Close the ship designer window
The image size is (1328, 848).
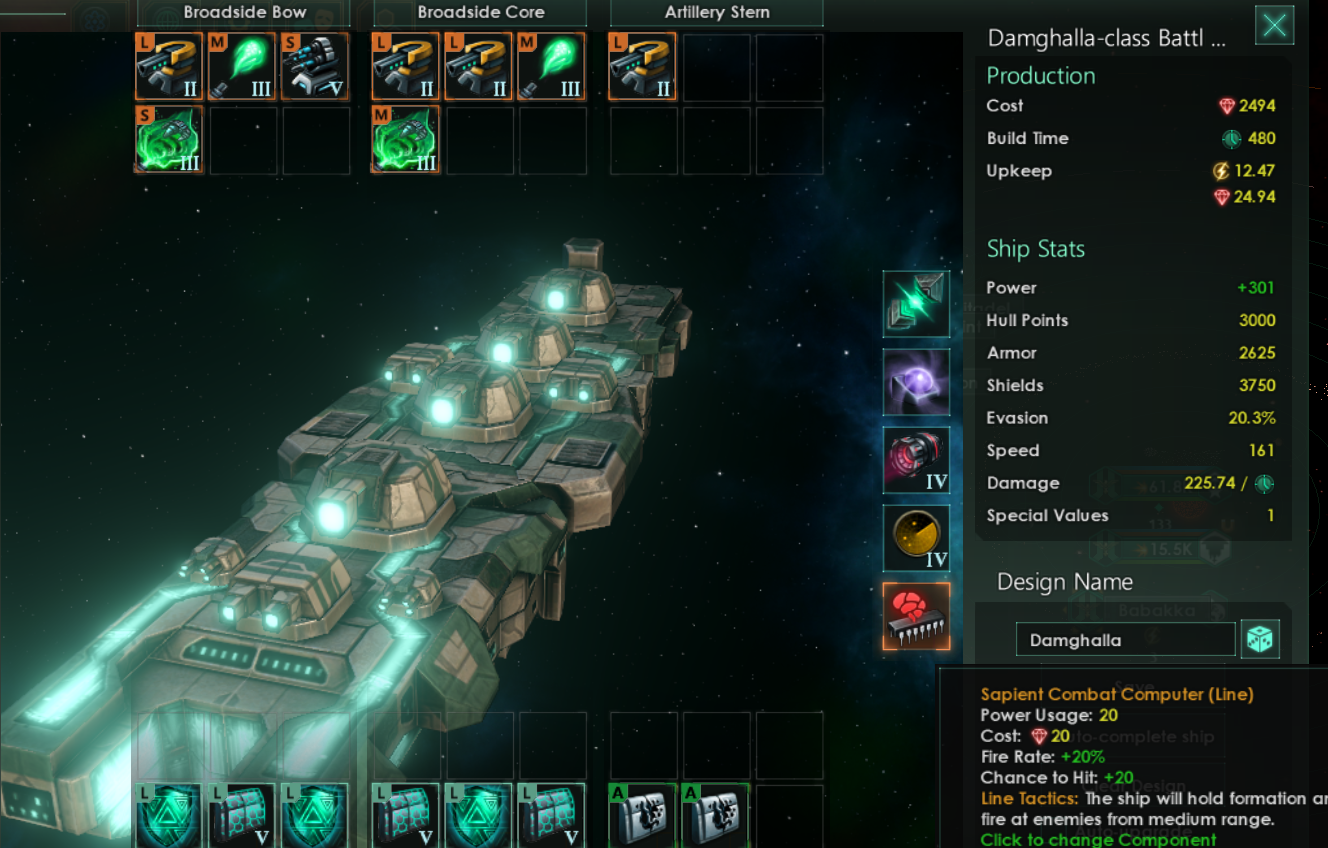click(x=1274, y=25)
